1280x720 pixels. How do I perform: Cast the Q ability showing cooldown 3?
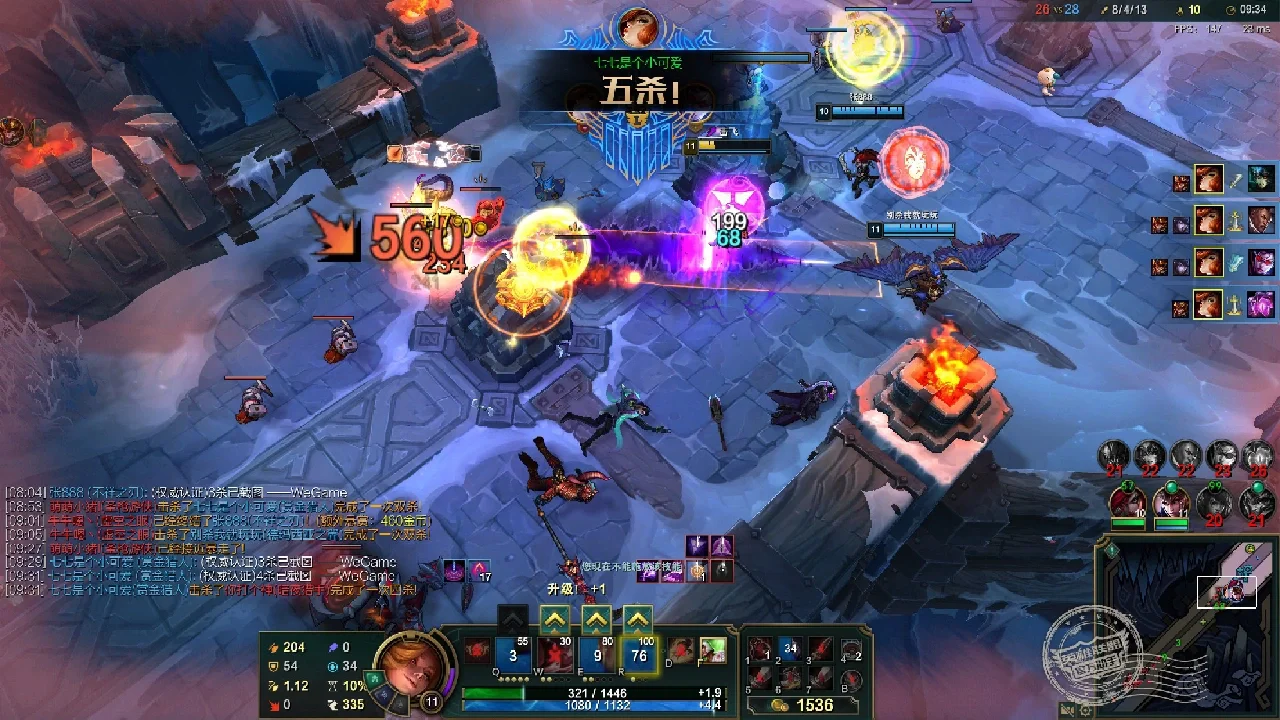(513, 655)
